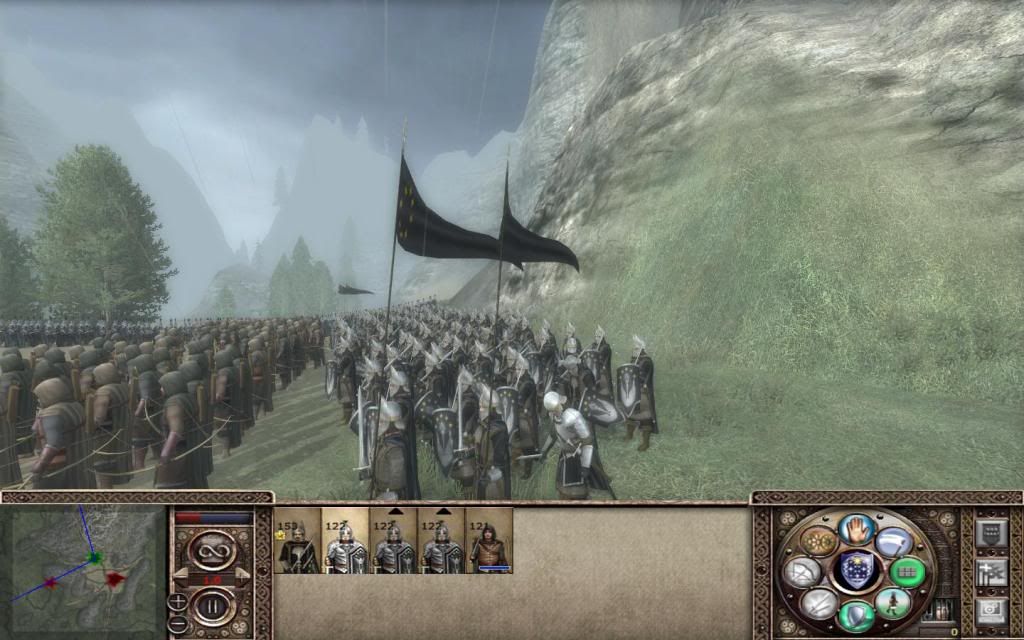Click the infinity symbol speed button
Screen dimensions: 1024x640
[x=212, y=549]
